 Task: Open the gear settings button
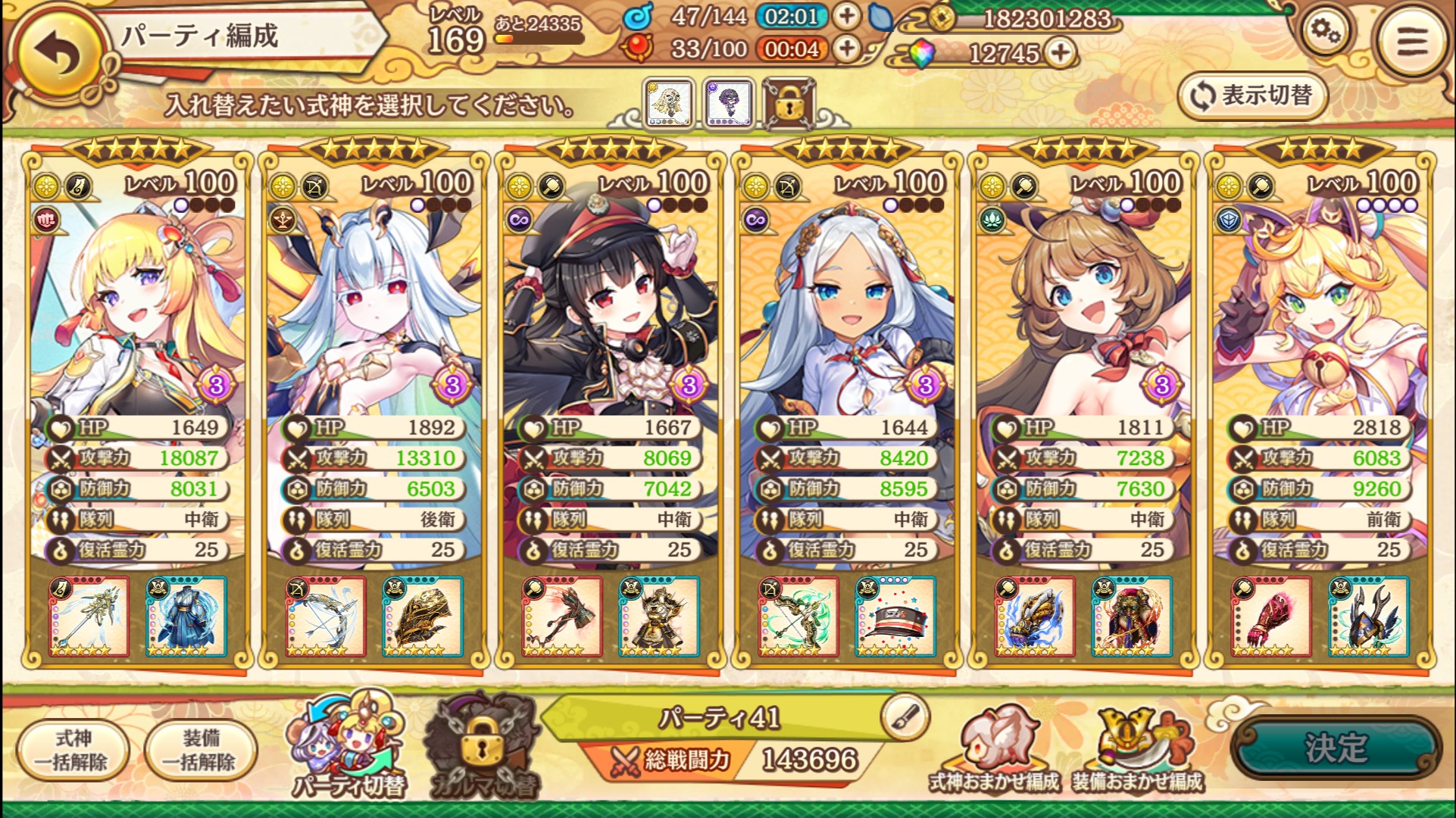(x=1324, y=33)
